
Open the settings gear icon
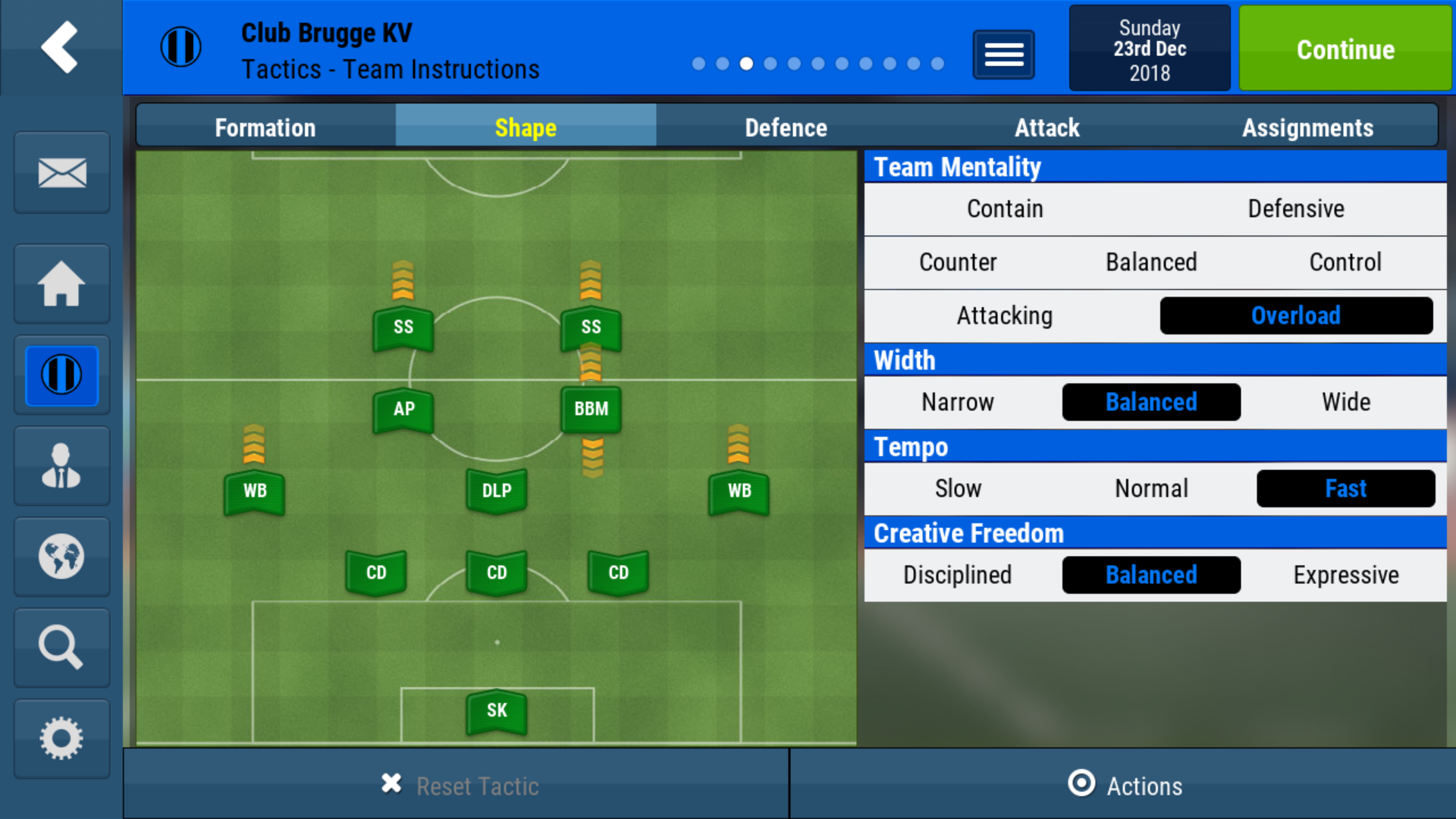point(61,738)
